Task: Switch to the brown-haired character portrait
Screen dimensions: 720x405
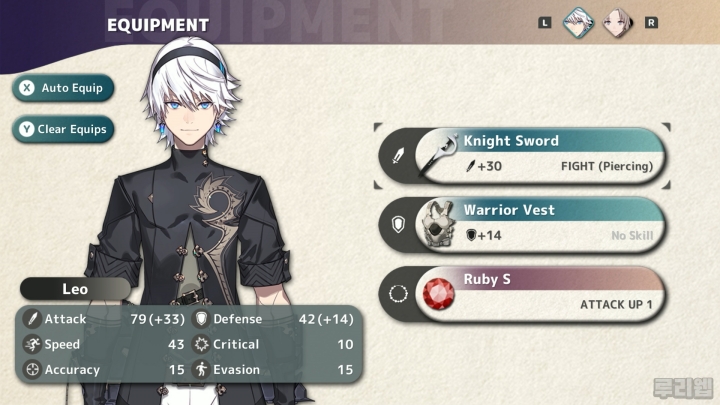Action: pyautogui.click(x=617, y=21)
